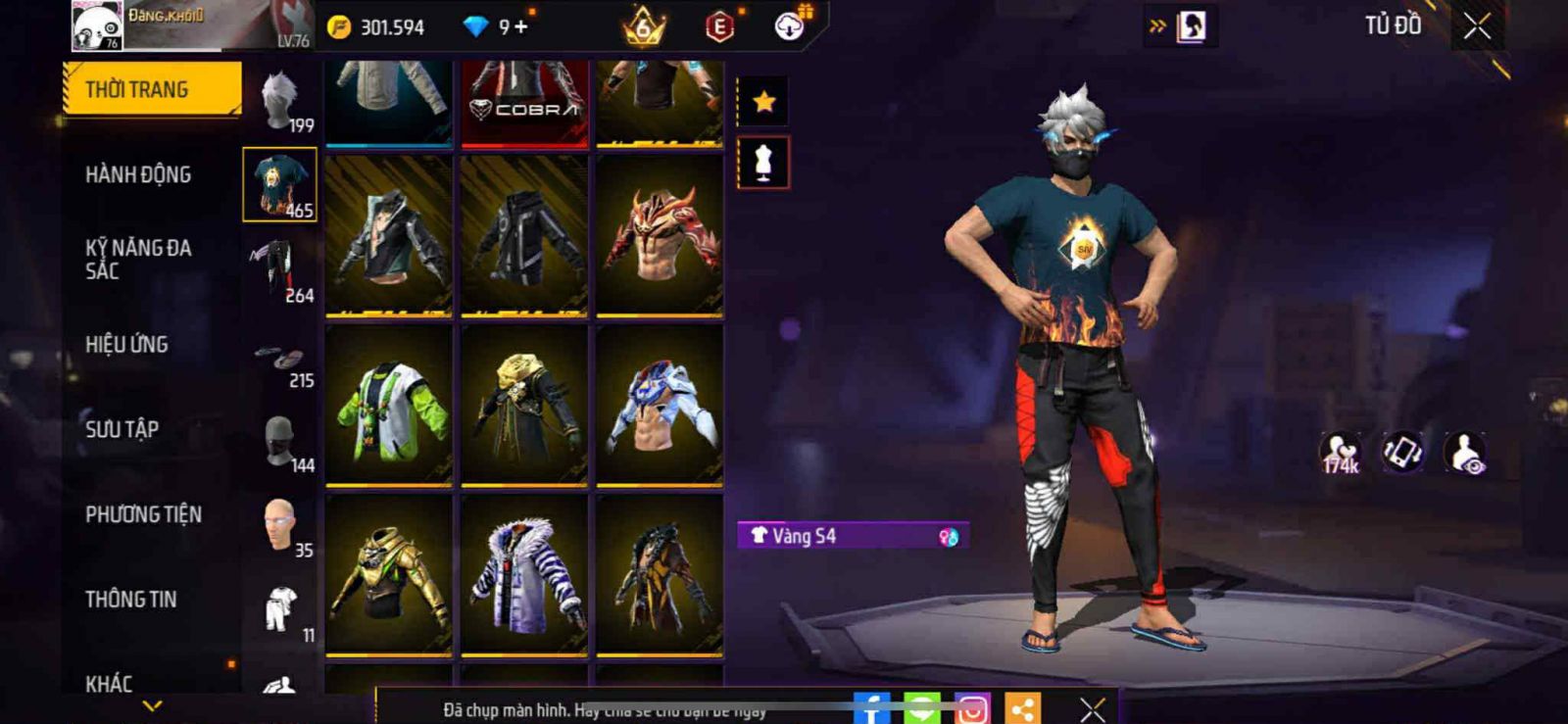
Task: Pick the shoes category showing 215
Action: click(280, 357)
